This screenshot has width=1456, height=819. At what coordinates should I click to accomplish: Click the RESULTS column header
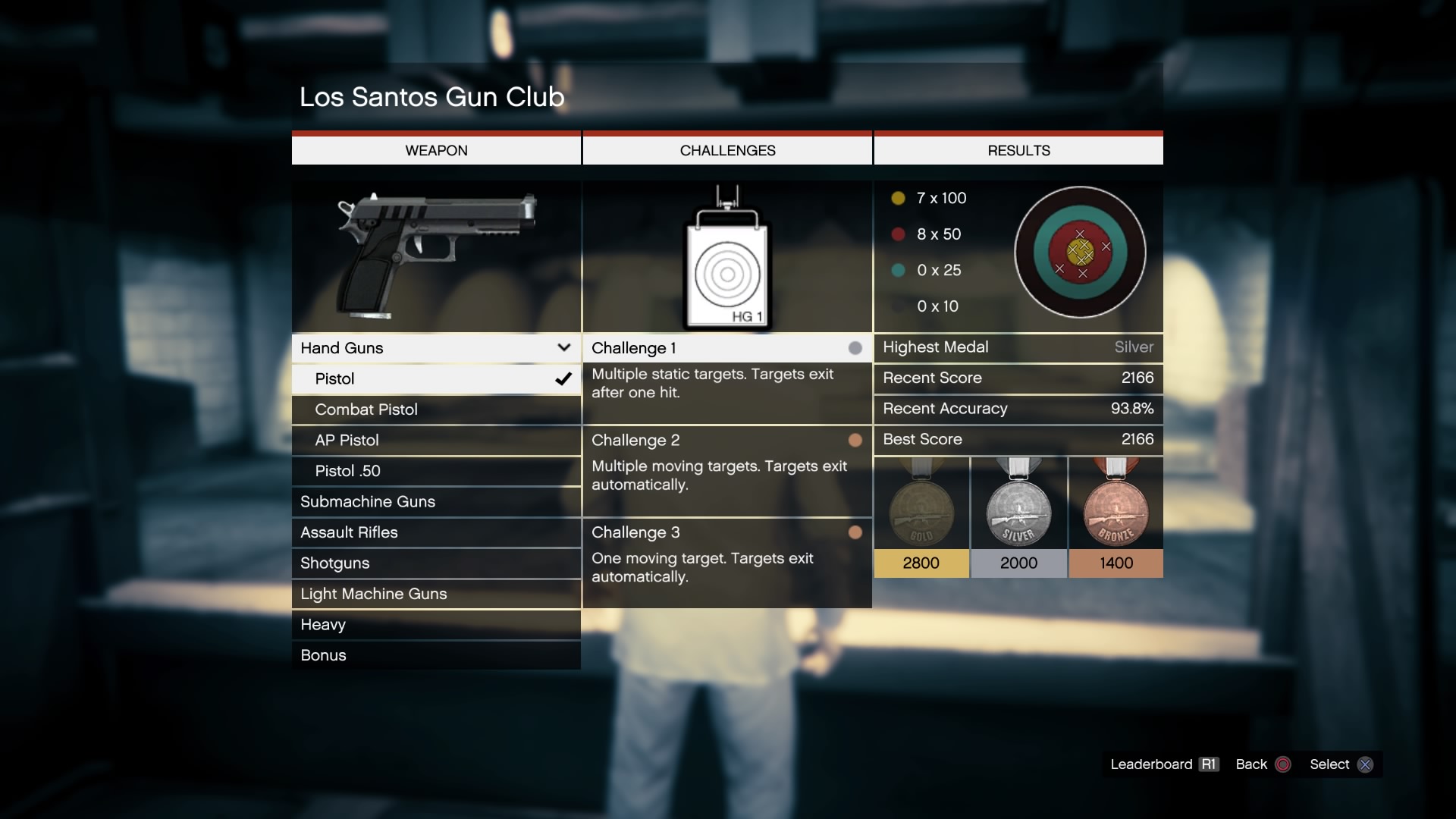tap(1018, 150)
